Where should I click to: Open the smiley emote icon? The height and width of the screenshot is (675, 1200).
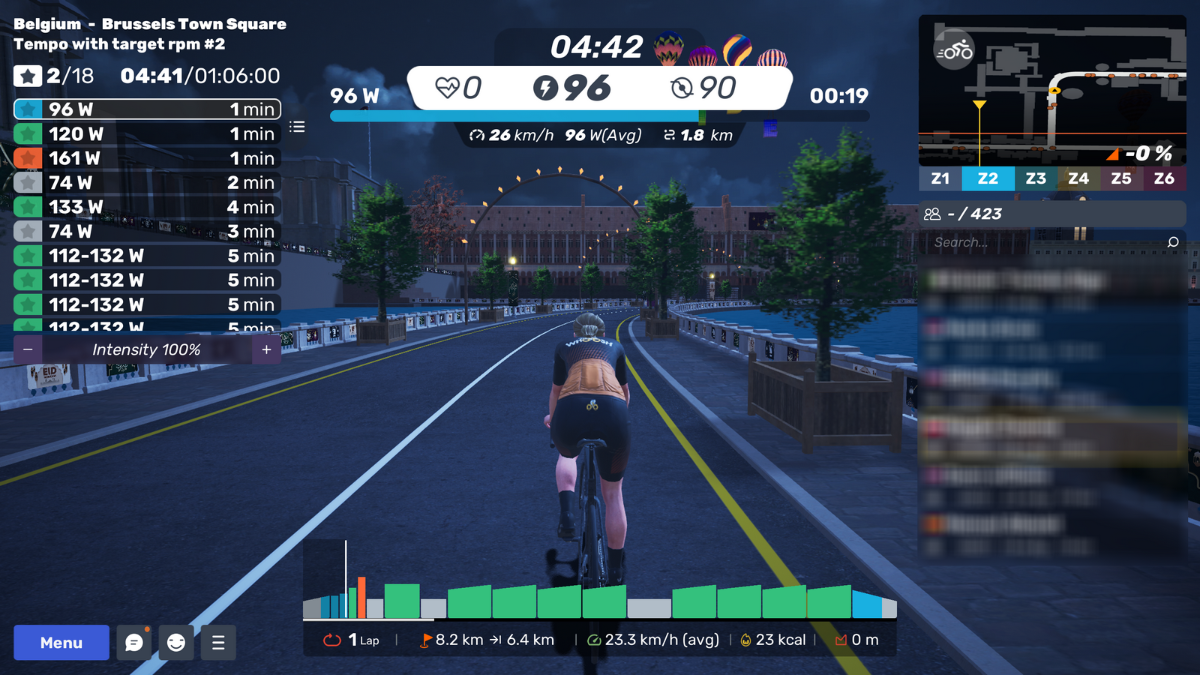click(176, 643)
